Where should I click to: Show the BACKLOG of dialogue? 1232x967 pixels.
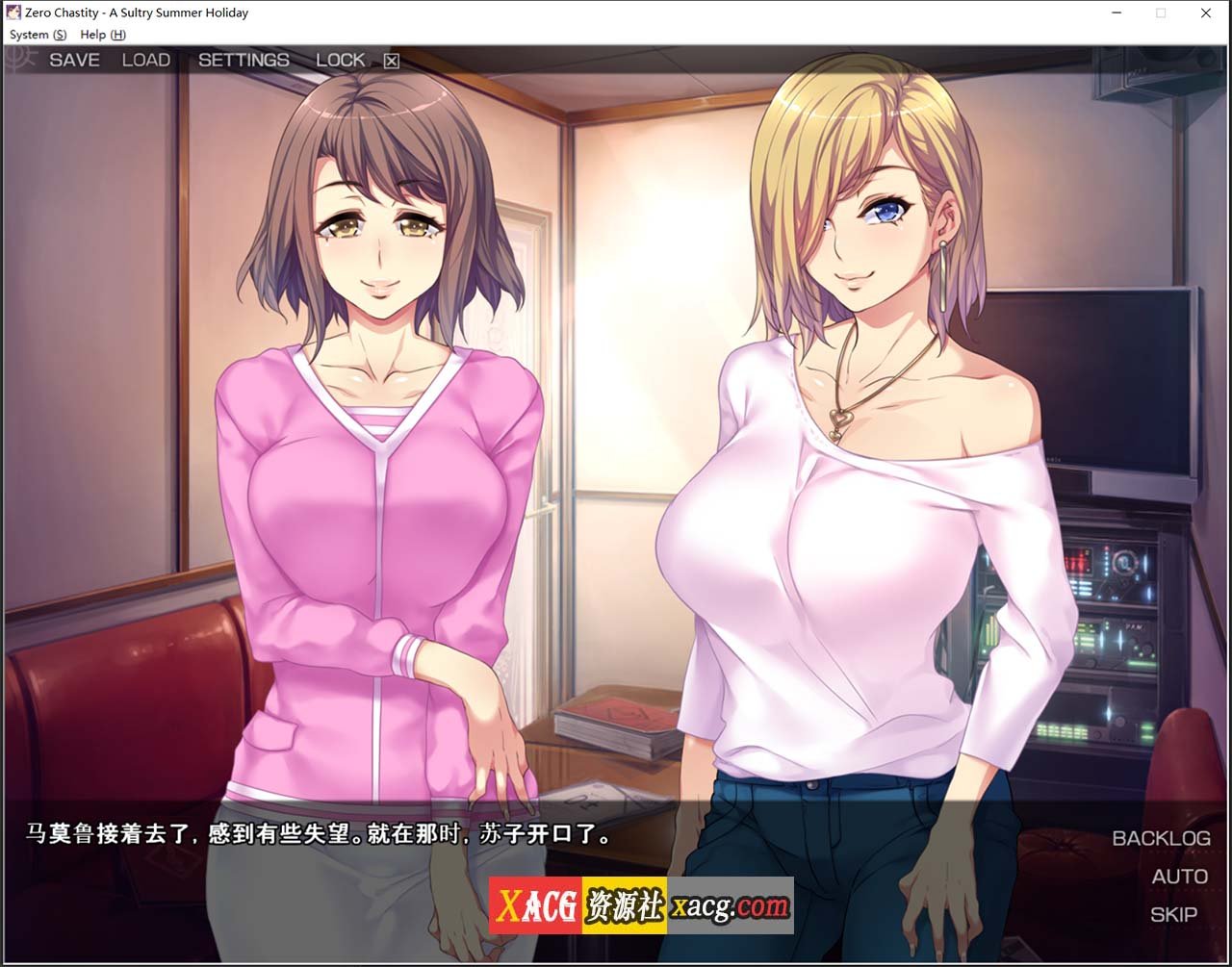click(x=1160, y=838)
